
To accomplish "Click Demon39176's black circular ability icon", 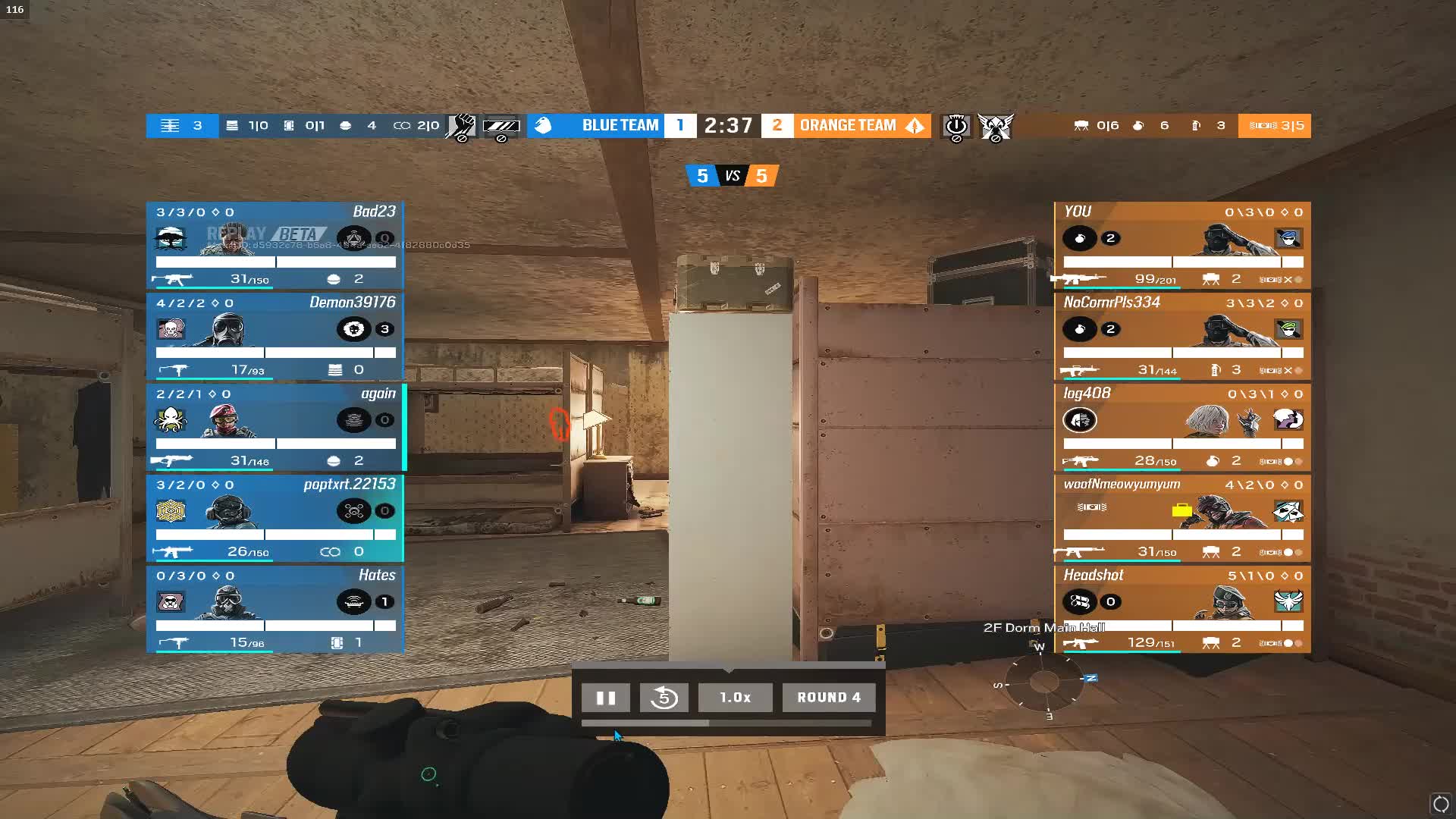I will (353, 329).
